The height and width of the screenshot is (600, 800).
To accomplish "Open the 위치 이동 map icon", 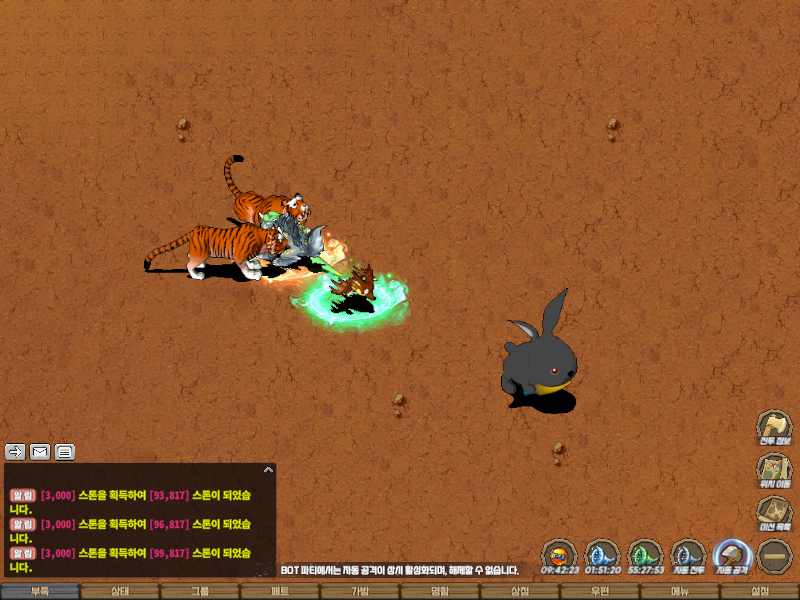I will coord(775,468).
